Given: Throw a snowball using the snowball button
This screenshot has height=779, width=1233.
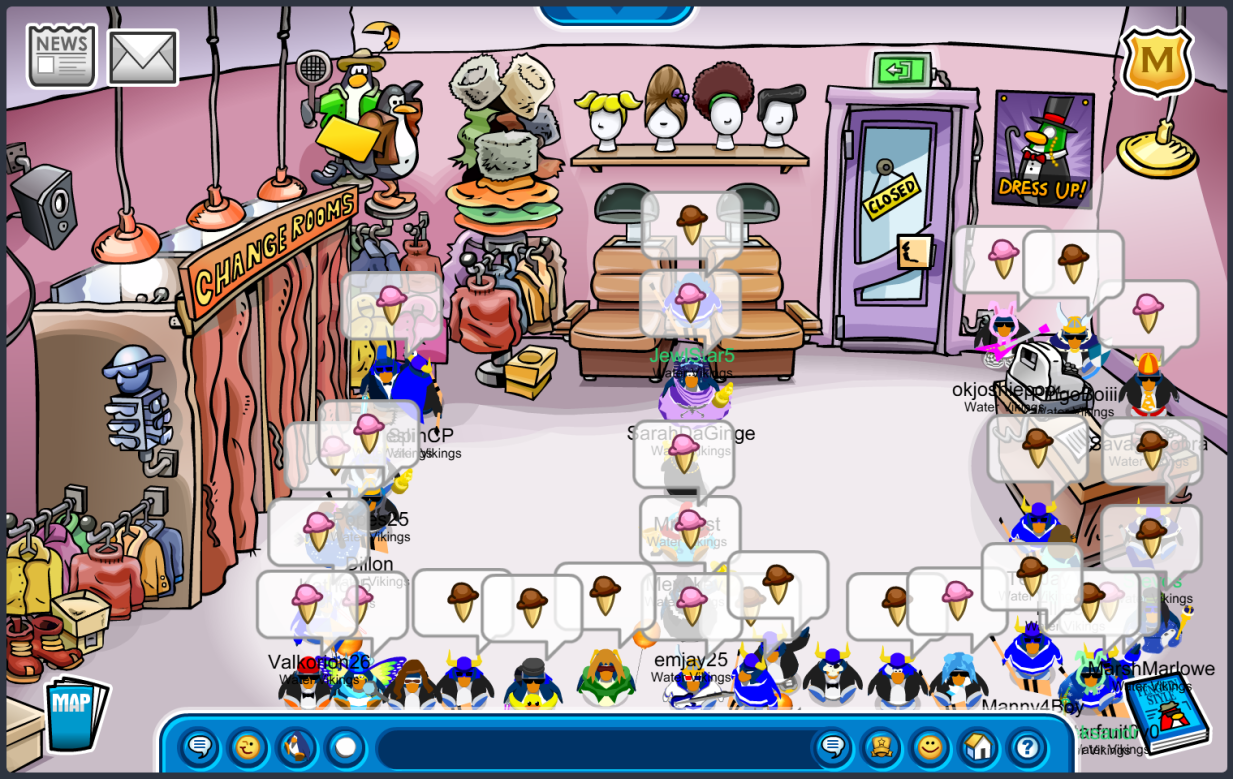Looking at the screenshot, I should [x=344, y=747].
